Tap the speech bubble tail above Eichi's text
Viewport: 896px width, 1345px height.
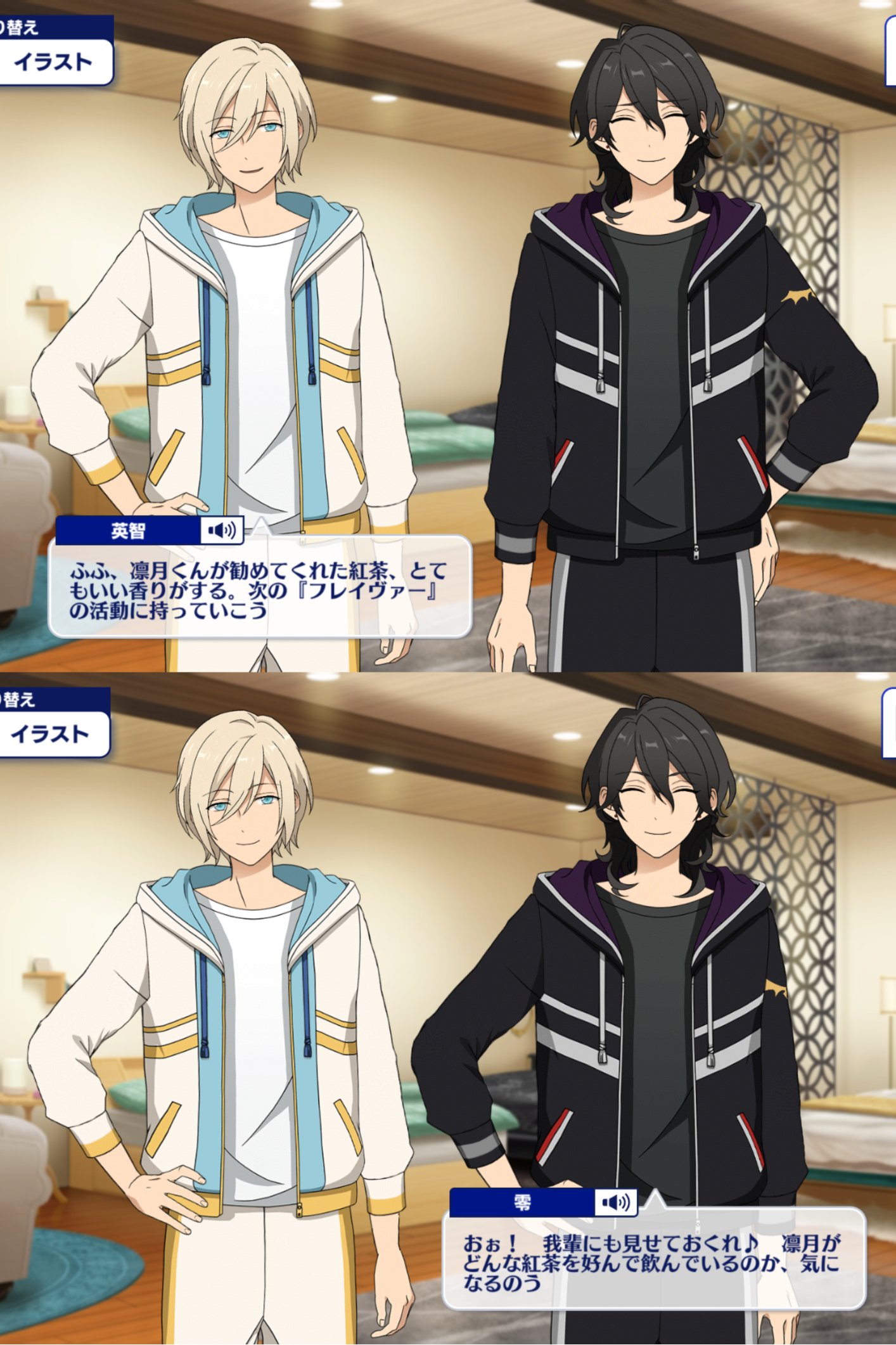[261, 521]
